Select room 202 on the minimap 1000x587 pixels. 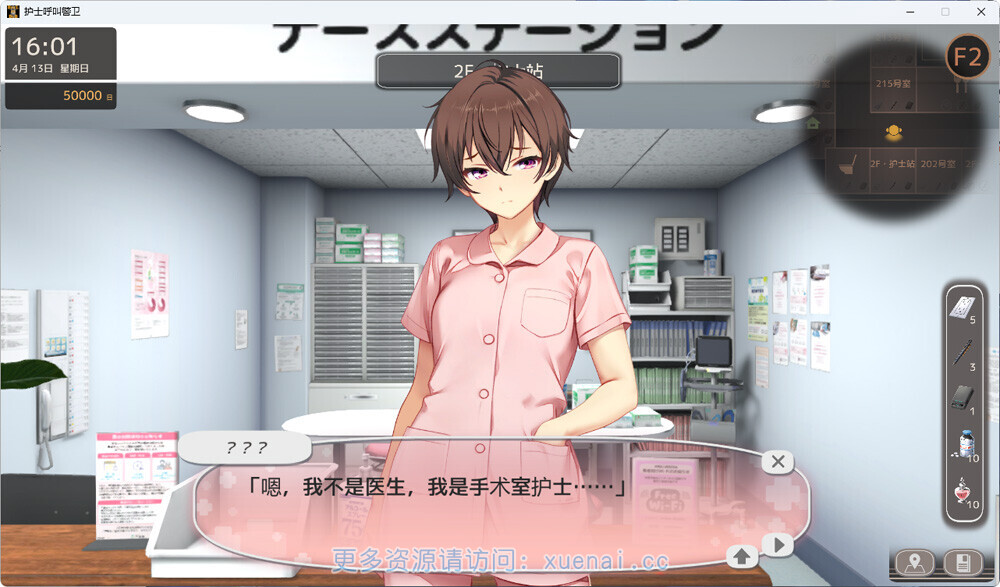[x=937, y=163]
